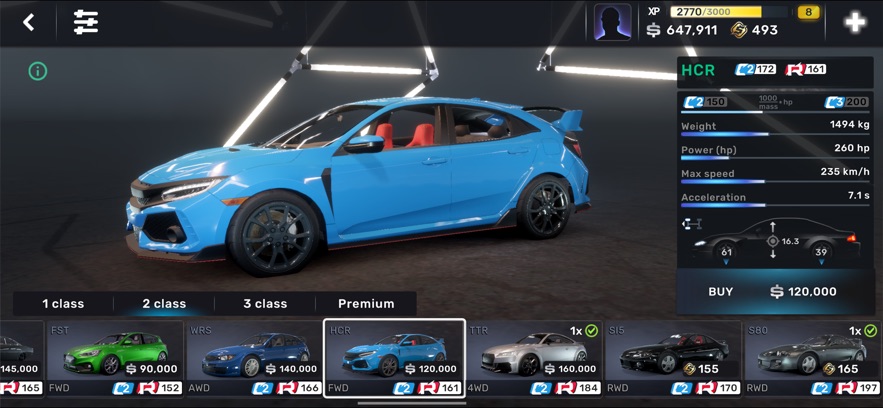Switch to the 1 class tab

(x=63, y=303)
